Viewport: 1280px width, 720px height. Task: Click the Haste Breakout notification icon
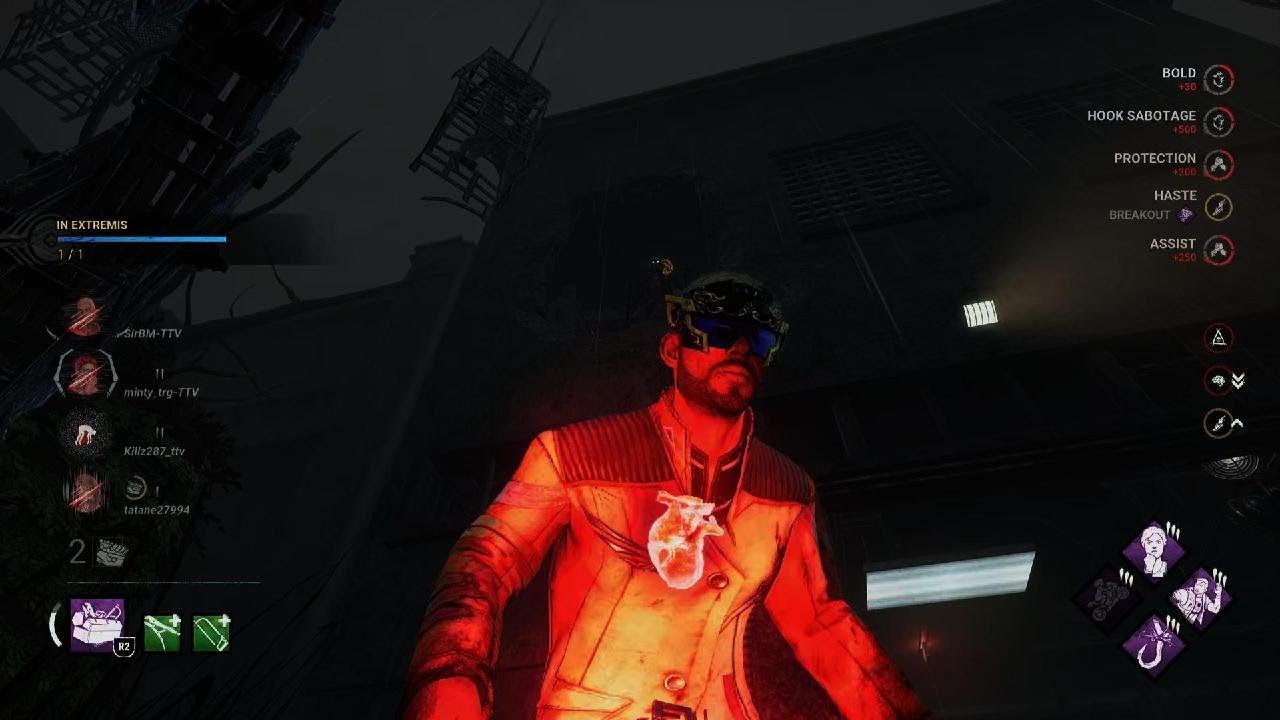tap(1218, 207)
